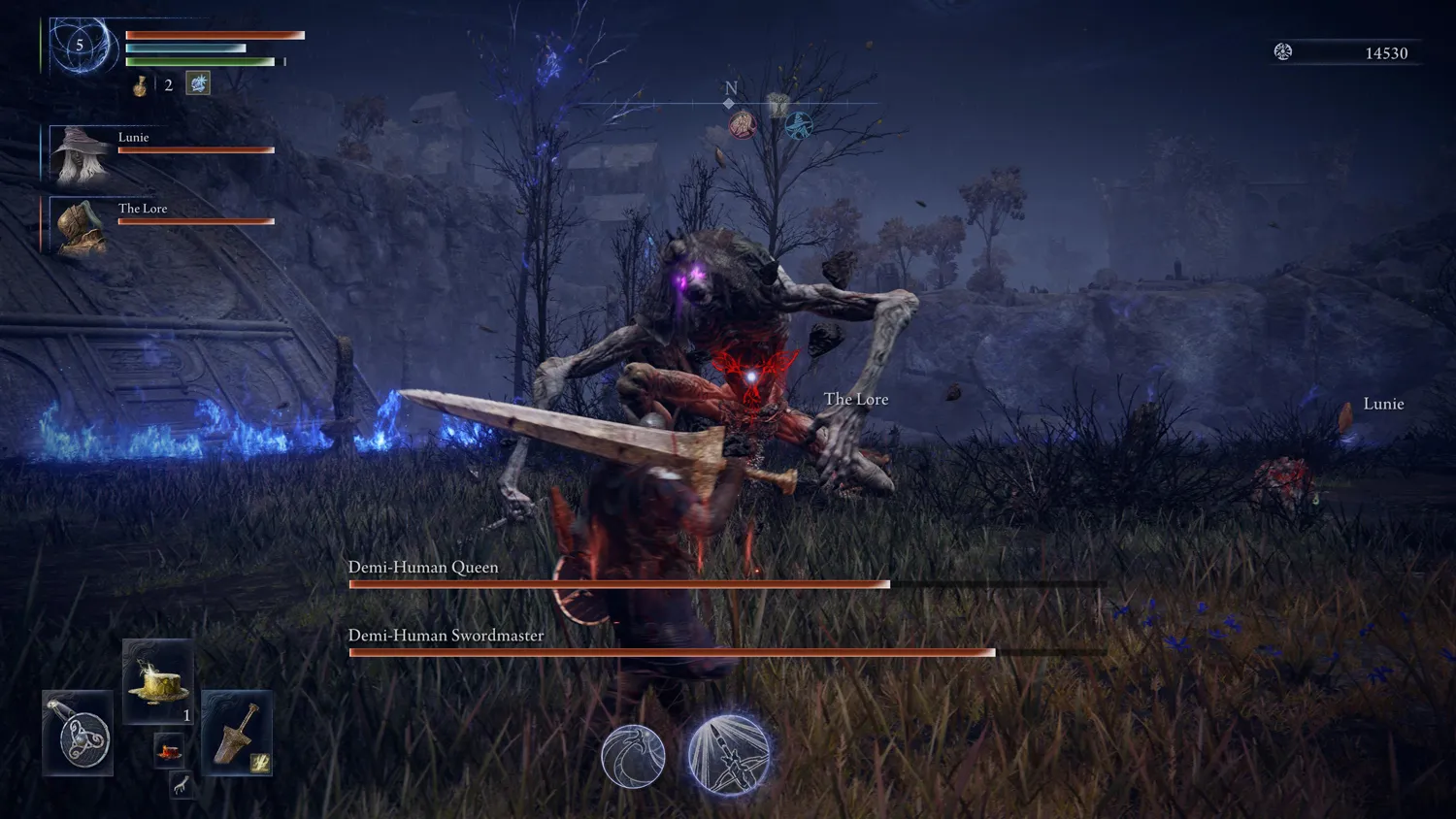Click the north marker on the compass
Image resolution: width=1456 pixels, height=819 pixels.
[731, 89]
